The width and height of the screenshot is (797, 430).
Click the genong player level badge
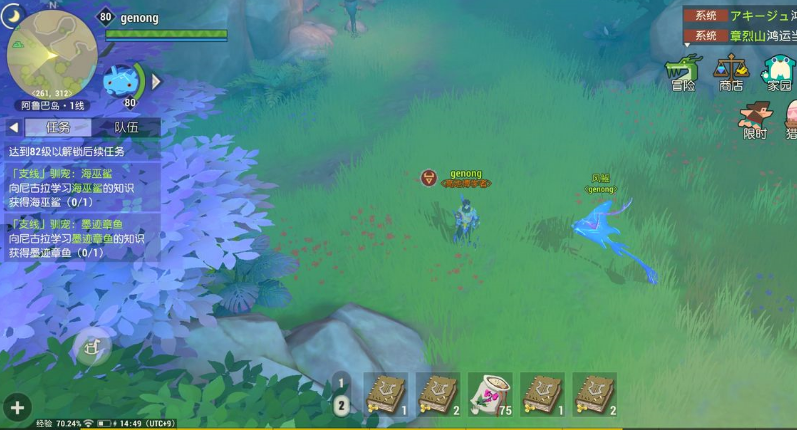click(105, 17)
